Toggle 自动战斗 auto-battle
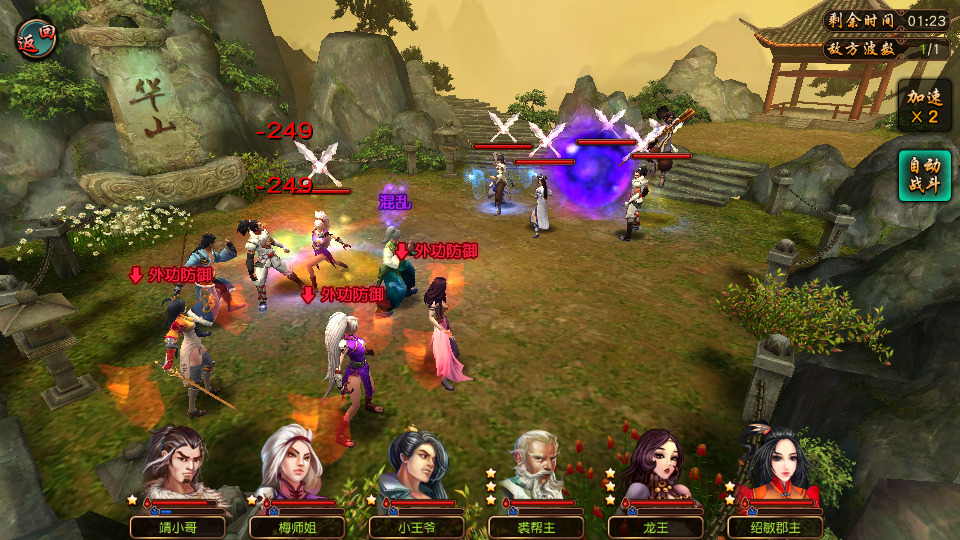This screenshot has width=960, height=540. pyautogui.click(x=923, y=175)
